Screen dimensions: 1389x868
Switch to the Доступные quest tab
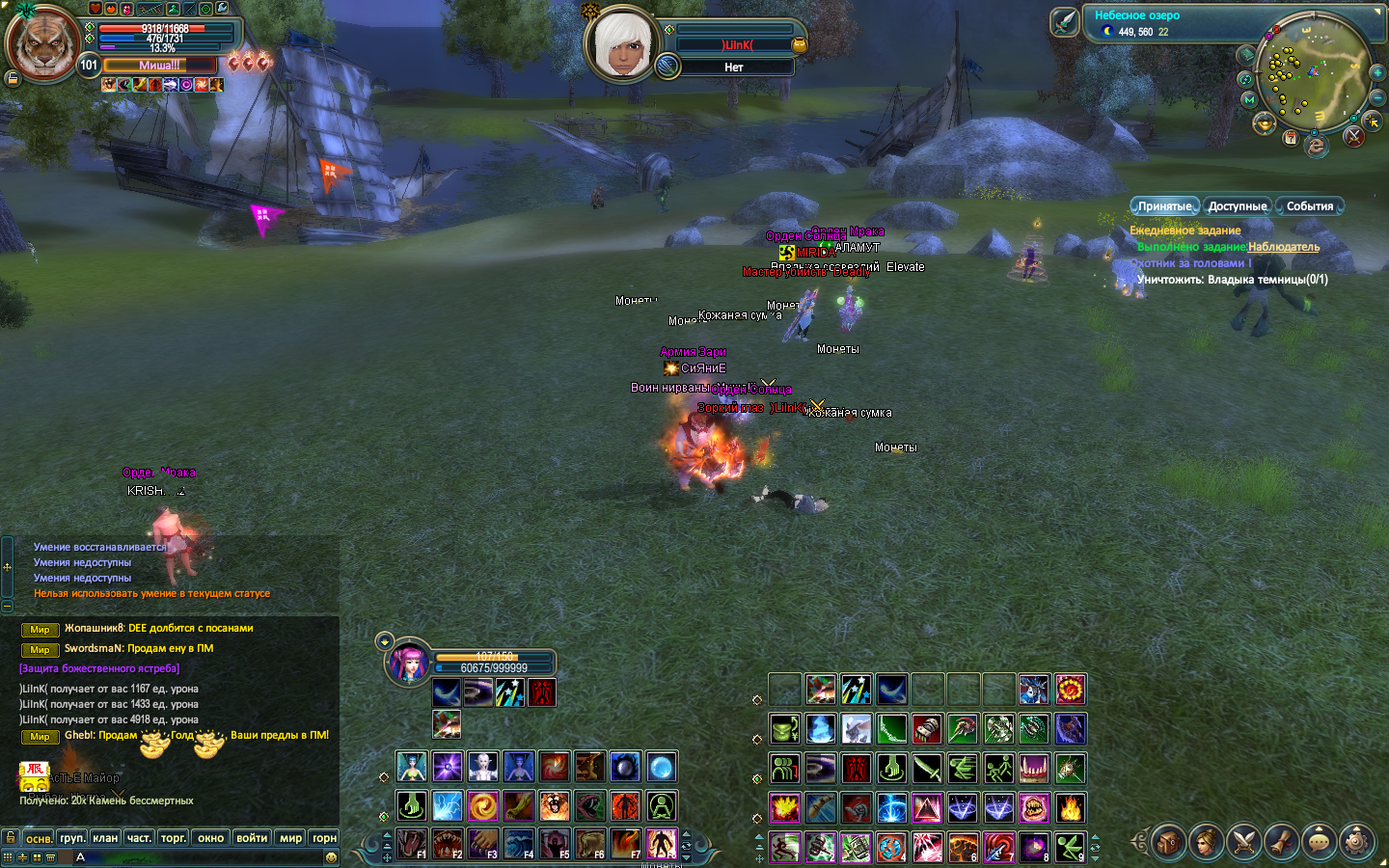1237,206
